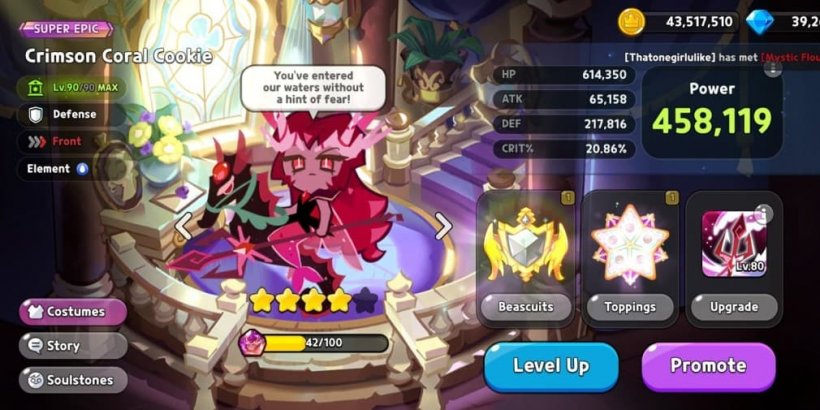
Task: Open the cookie's Story
Action: pos(72,346)
